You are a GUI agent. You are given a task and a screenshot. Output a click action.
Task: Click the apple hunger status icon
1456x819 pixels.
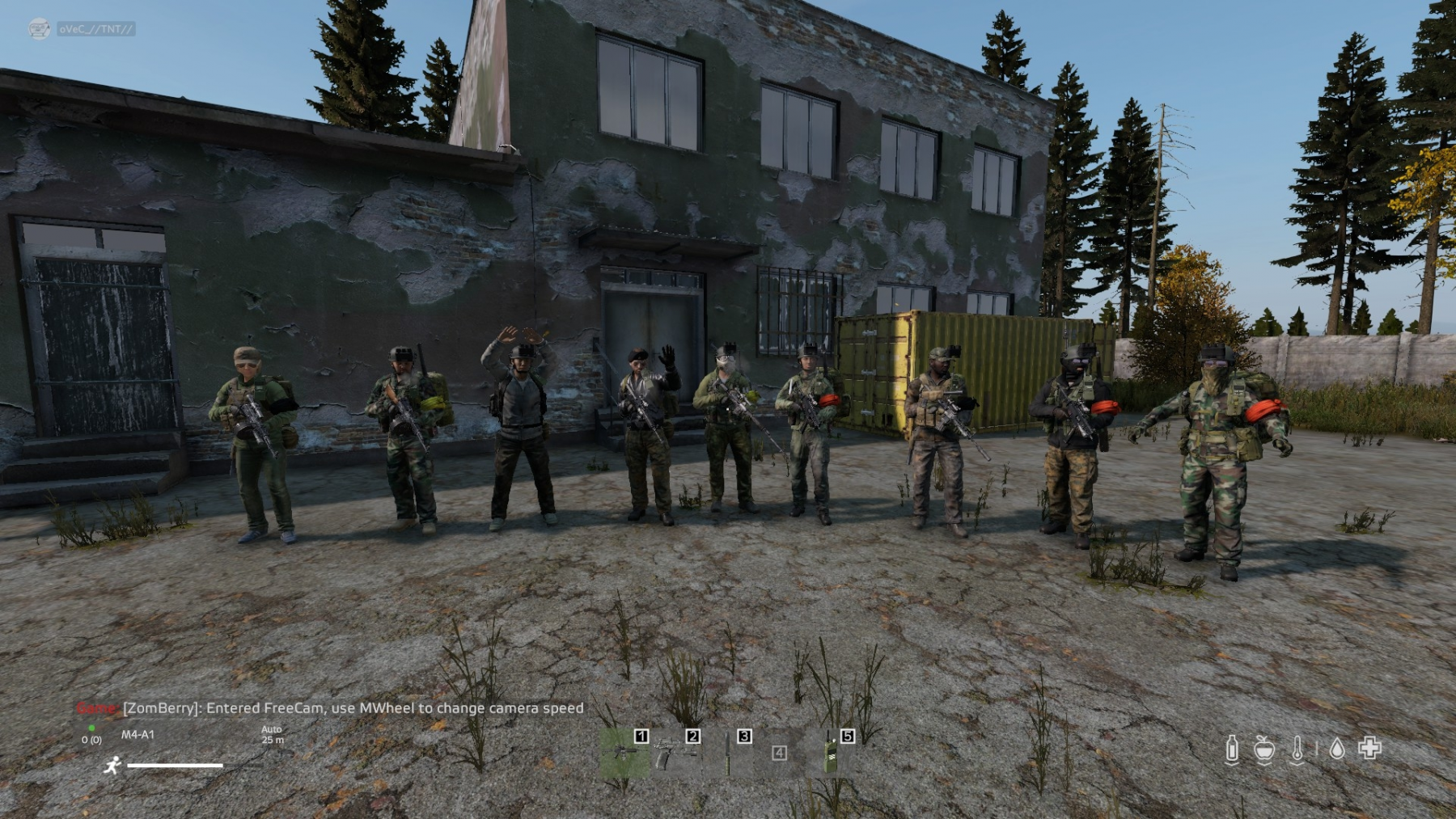pyautogui.click(x=1264, y=749)
